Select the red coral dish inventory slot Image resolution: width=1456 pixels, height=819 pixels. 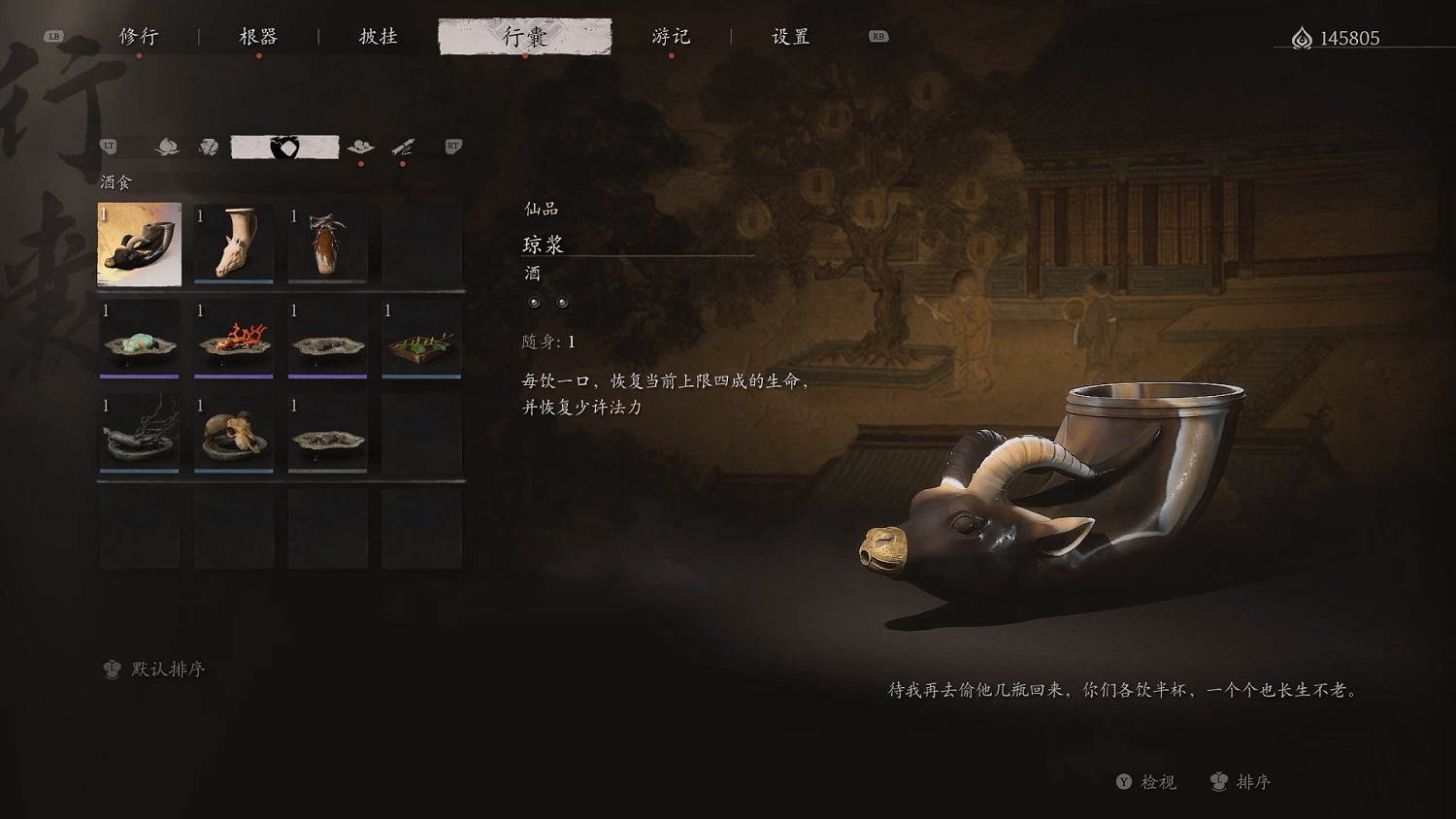(233, 339)
